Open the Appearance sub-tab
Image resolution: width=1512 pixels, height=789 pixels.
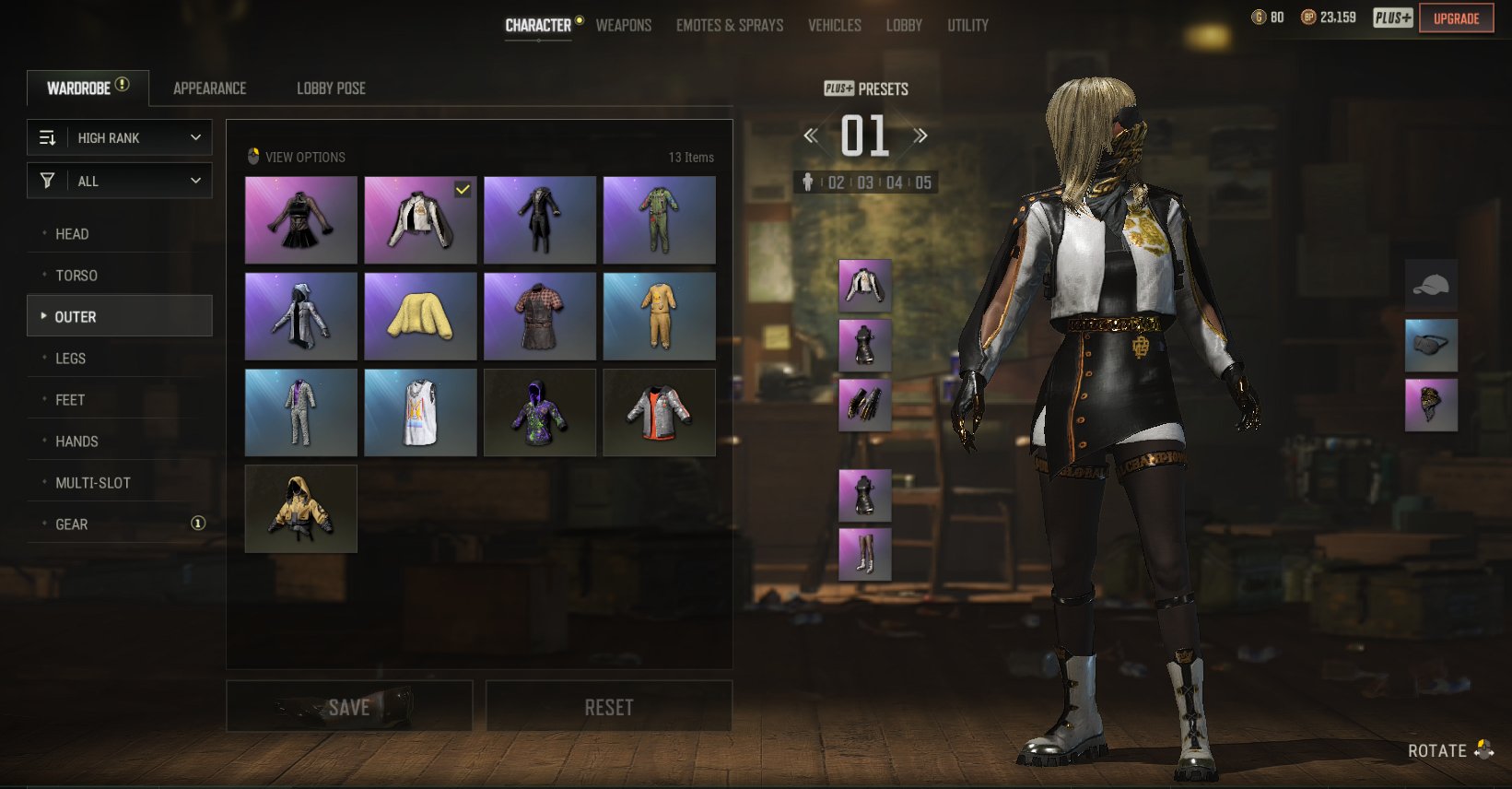coord(209,88)
